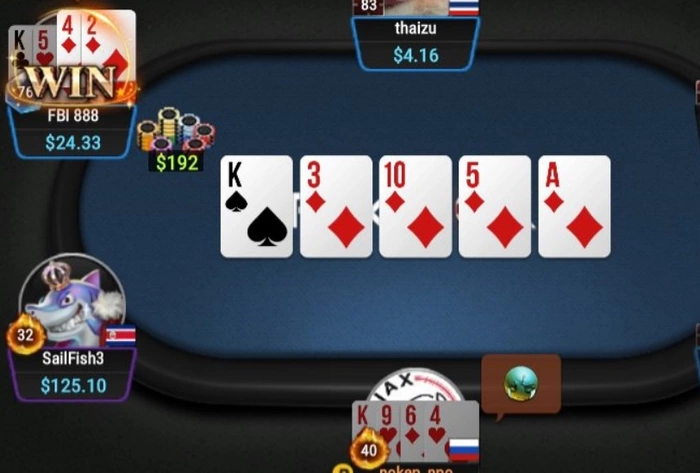Select FBI 888's player panel
This screenshot has width=700, height=473.
point(73,130)
